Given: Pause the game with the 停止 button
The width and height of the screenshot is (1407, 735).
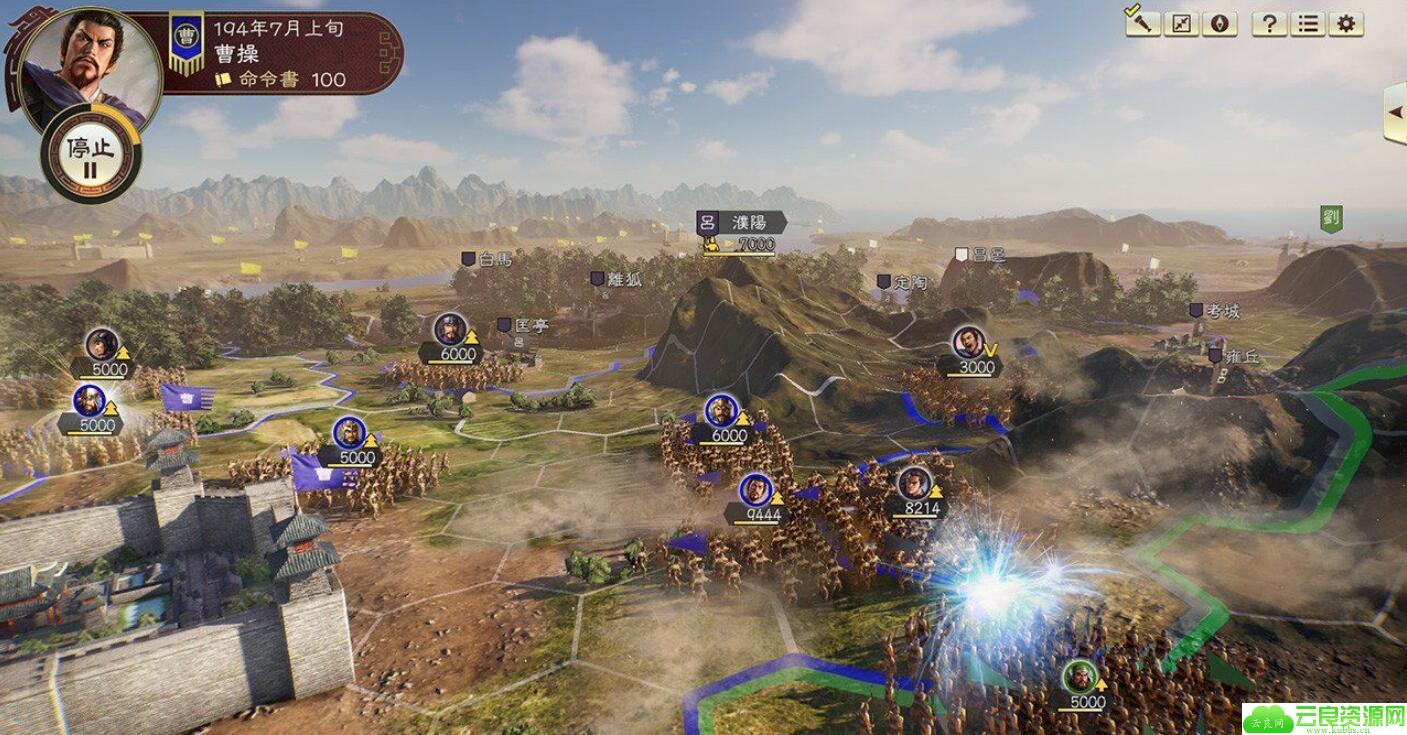Looking at the screenshot, I should 91,154.
